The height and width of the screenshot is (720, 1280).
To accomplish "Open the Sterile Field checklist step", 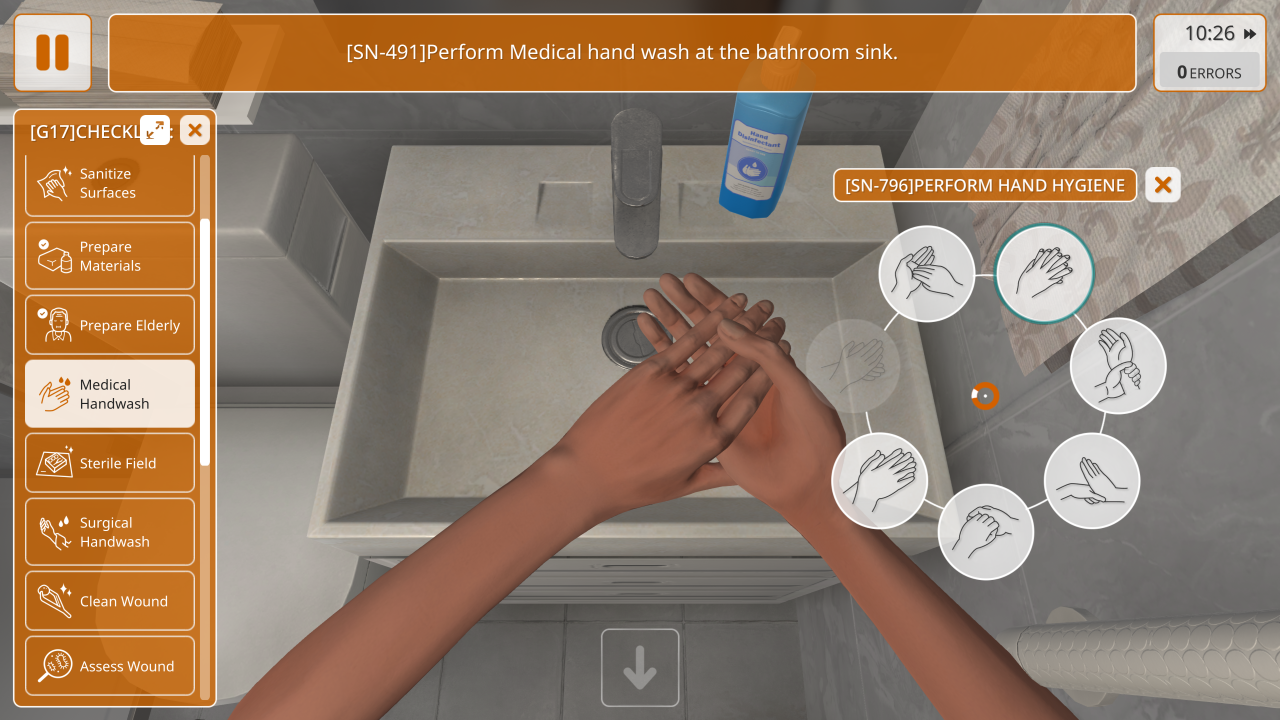I will tap(110, 463).
